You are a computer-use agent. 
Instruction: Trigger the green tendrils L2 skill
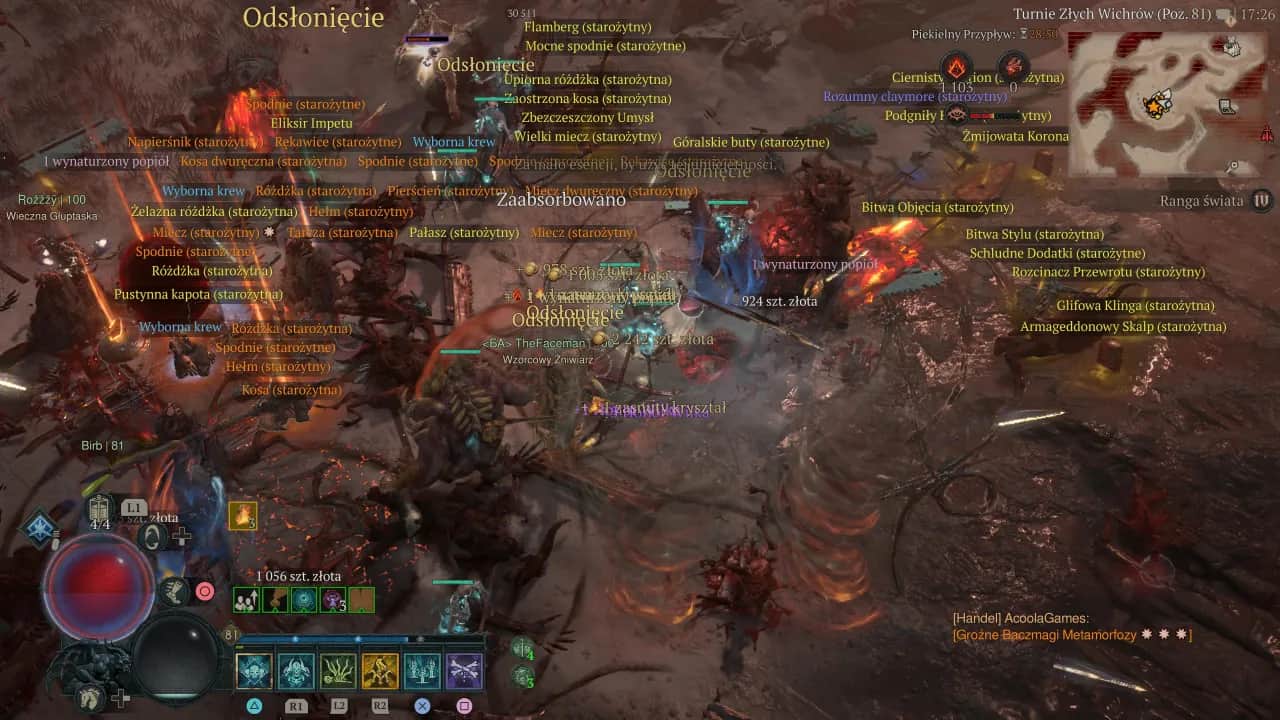[339, 670]
